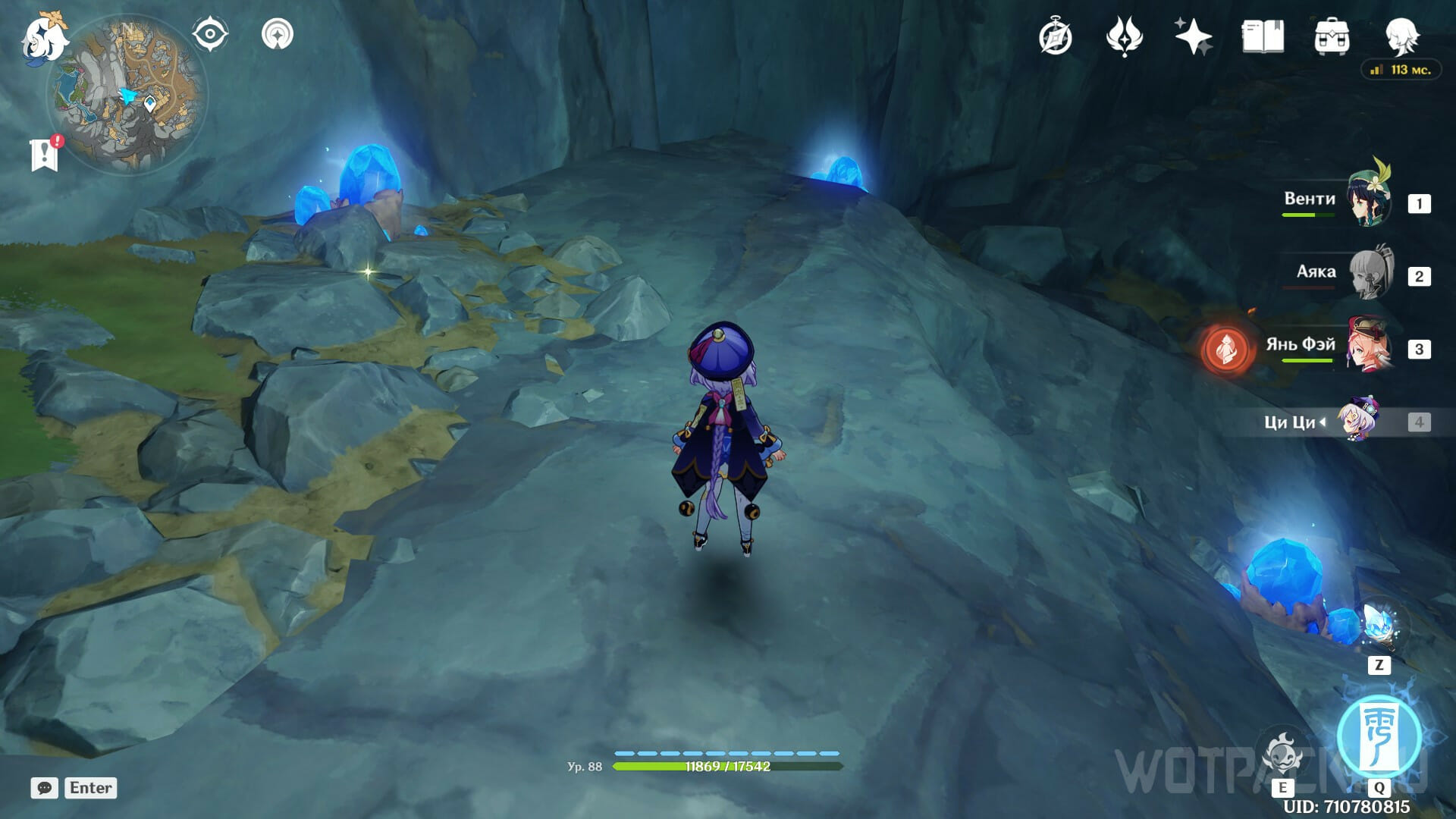Open the Paimon menu
1456x819 pixels.
point(44,38)
